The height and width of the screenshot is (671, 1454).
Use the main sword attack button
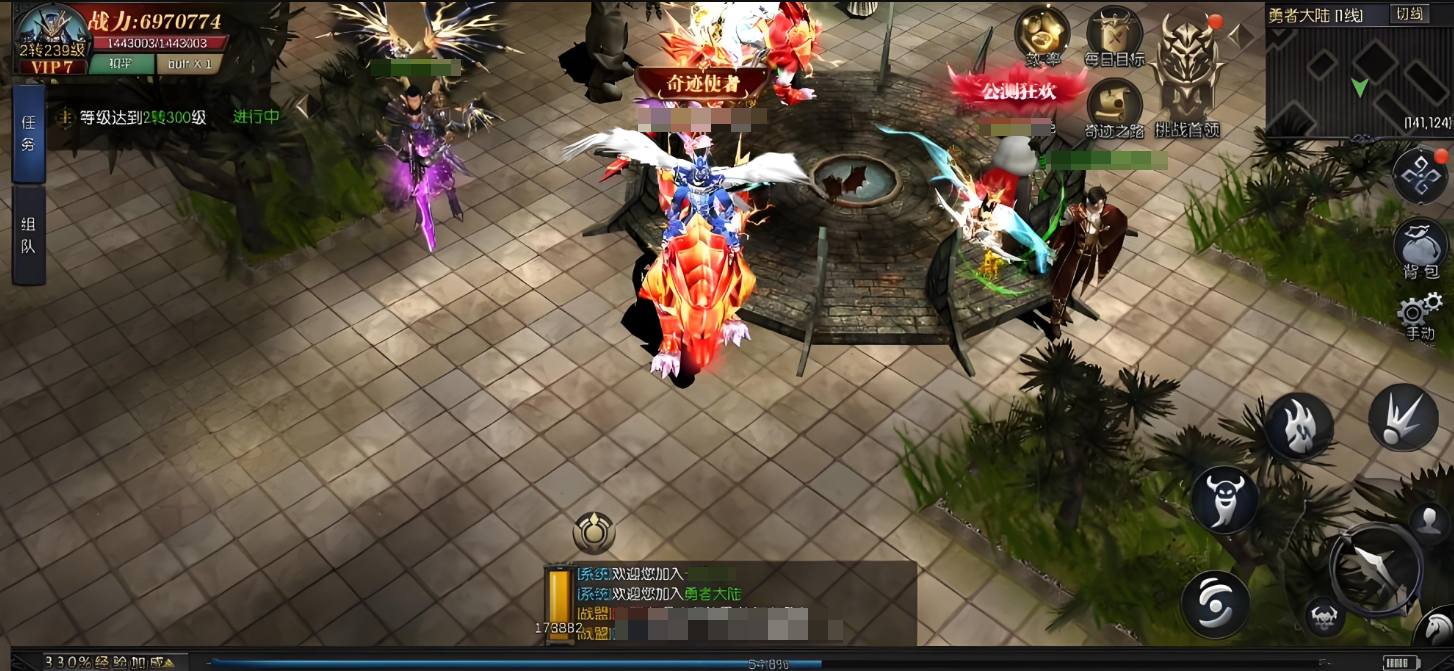[x=1376, y=566]
